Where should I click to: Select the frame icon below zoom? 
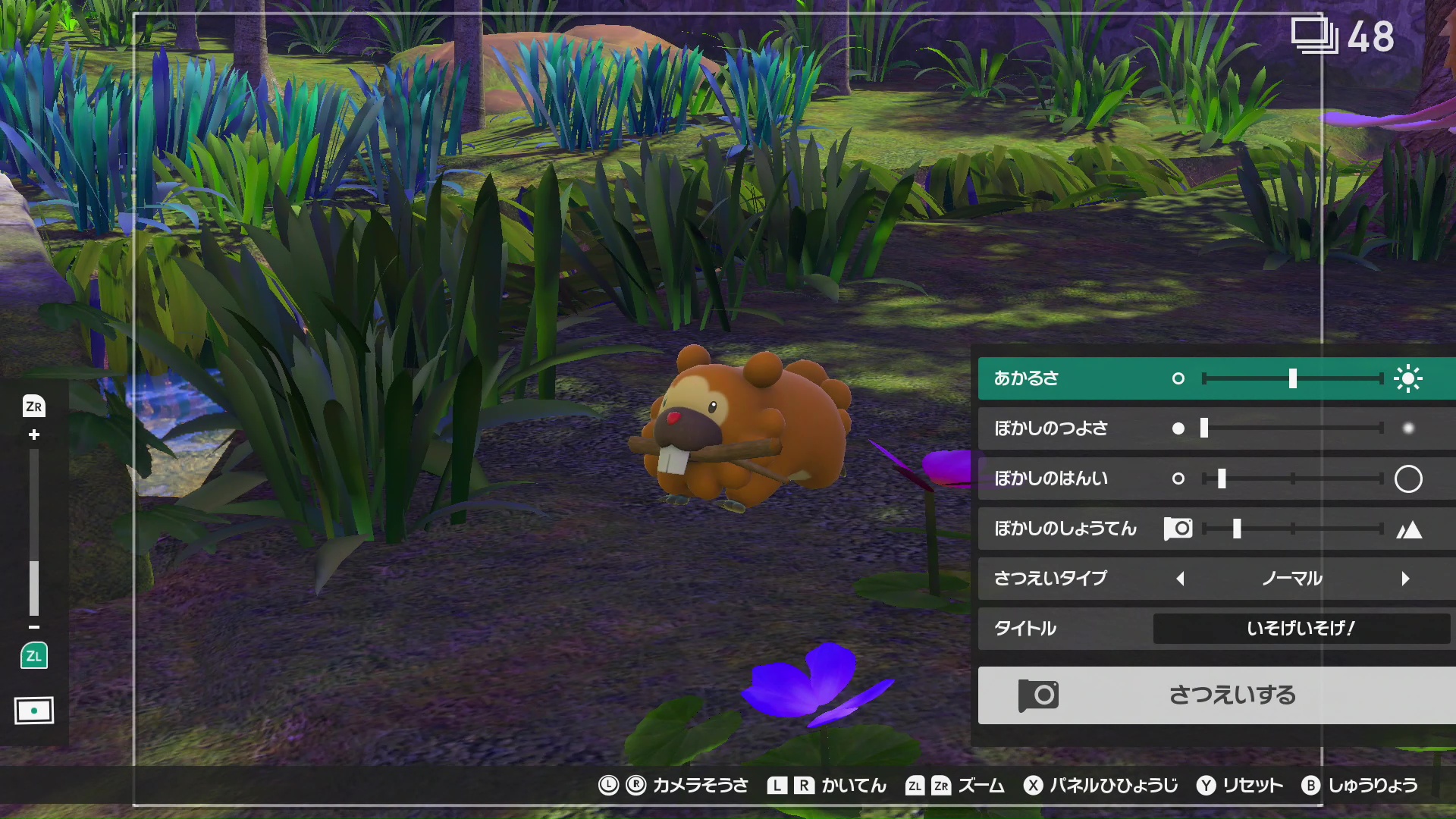[x=34, y=711]
